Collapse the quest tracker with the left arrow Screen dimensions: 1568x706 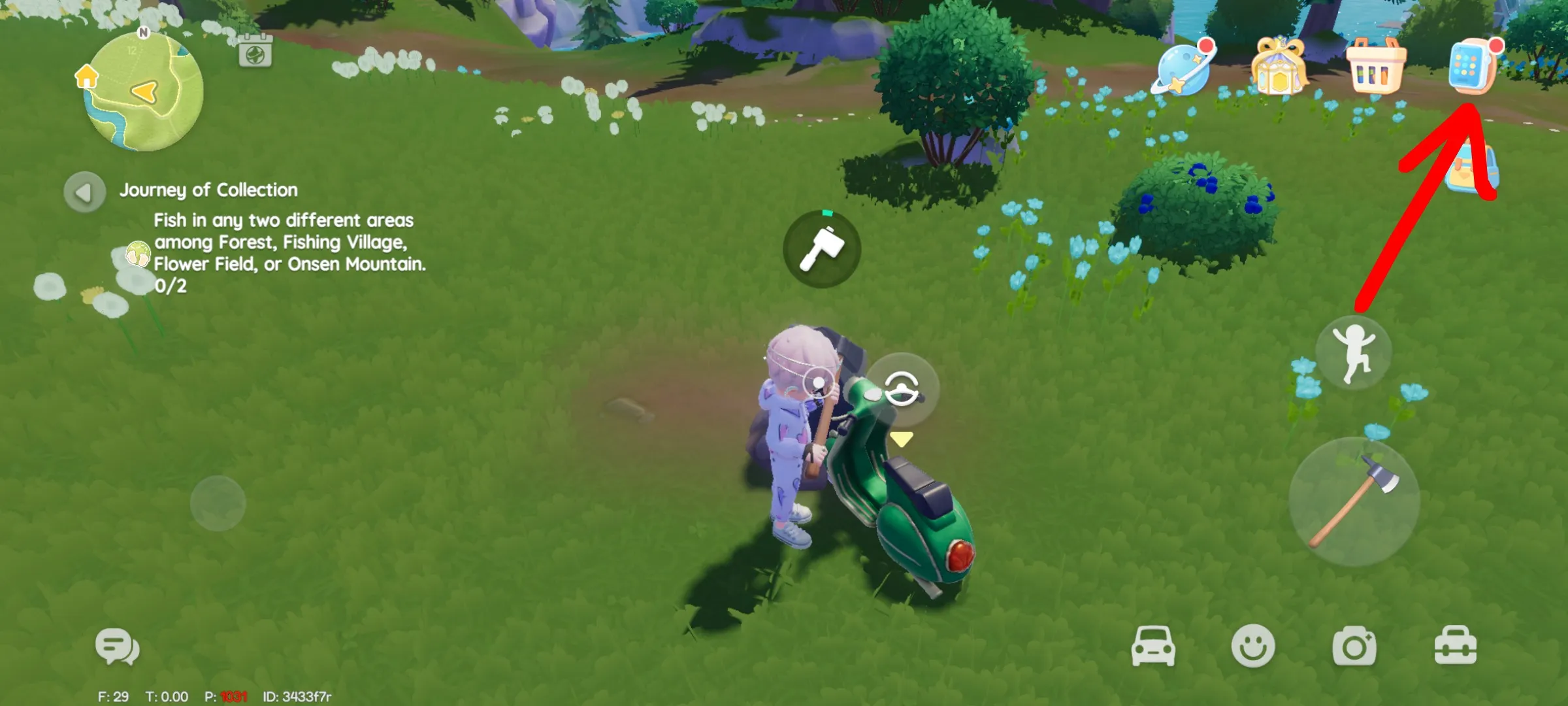(84, 192)
